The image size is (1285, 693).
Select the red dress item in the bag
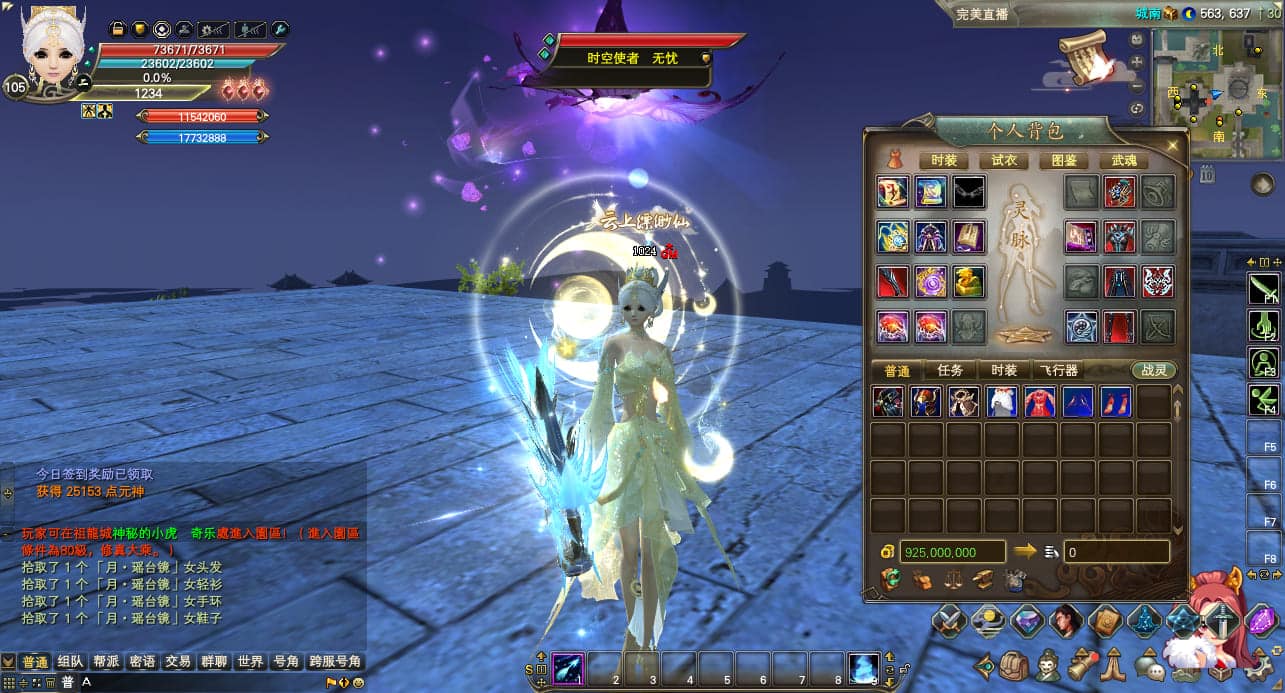(x=1040, y=402)
